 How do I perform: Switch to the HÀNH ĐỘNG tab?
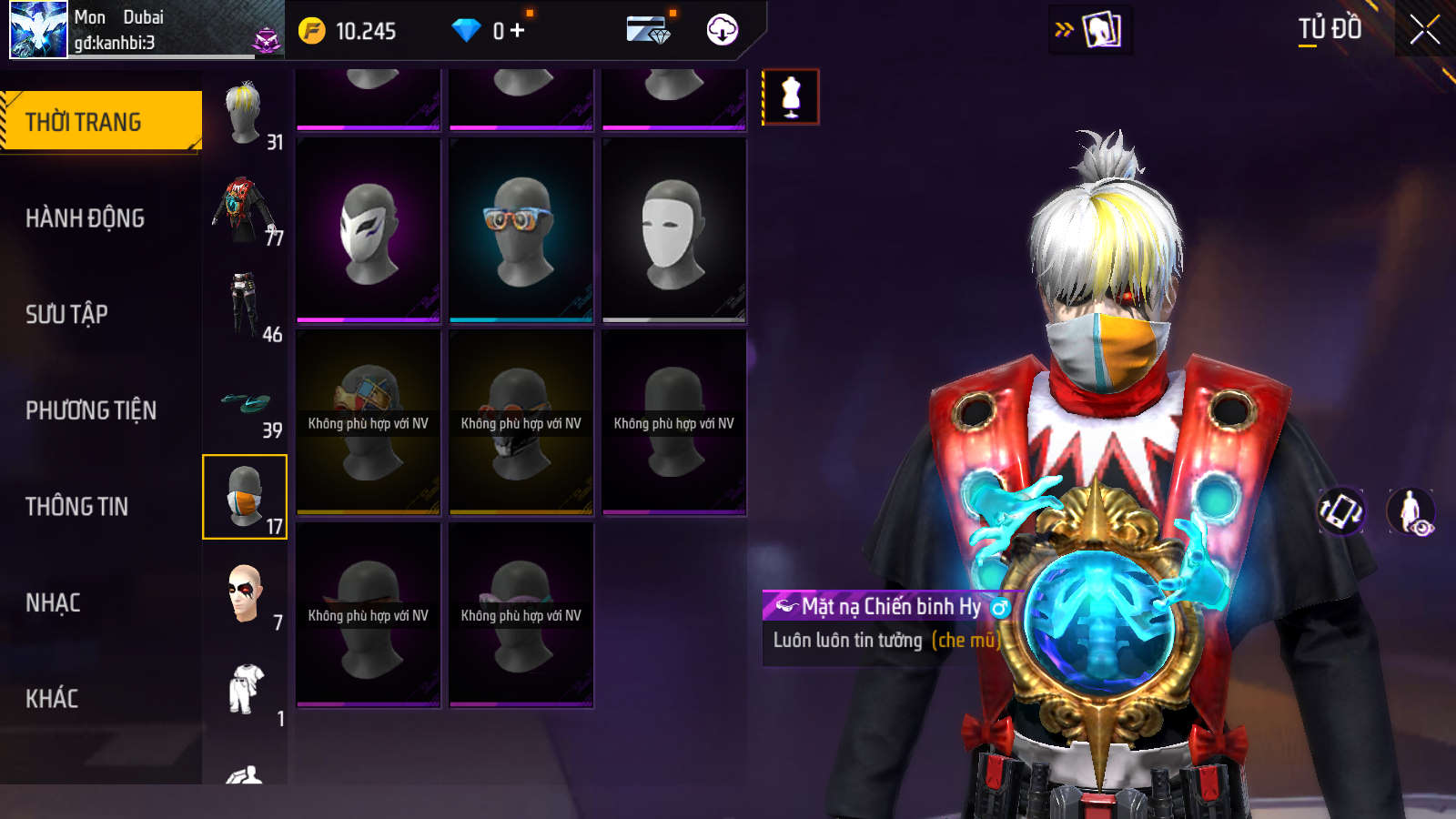85,218
